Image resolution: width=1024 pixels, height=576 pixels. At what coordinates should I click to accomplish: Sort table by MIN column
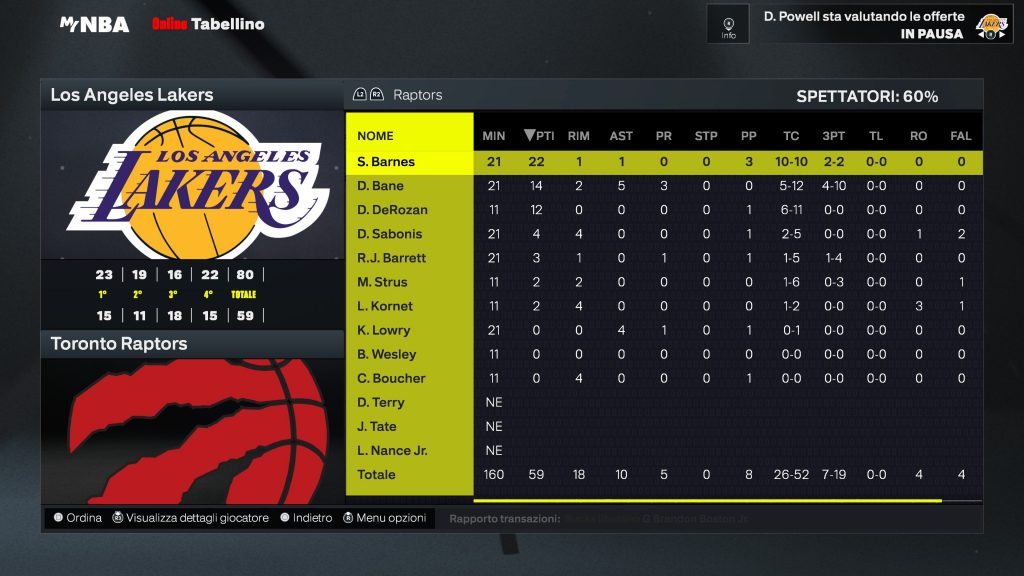[x=494, y=136]
